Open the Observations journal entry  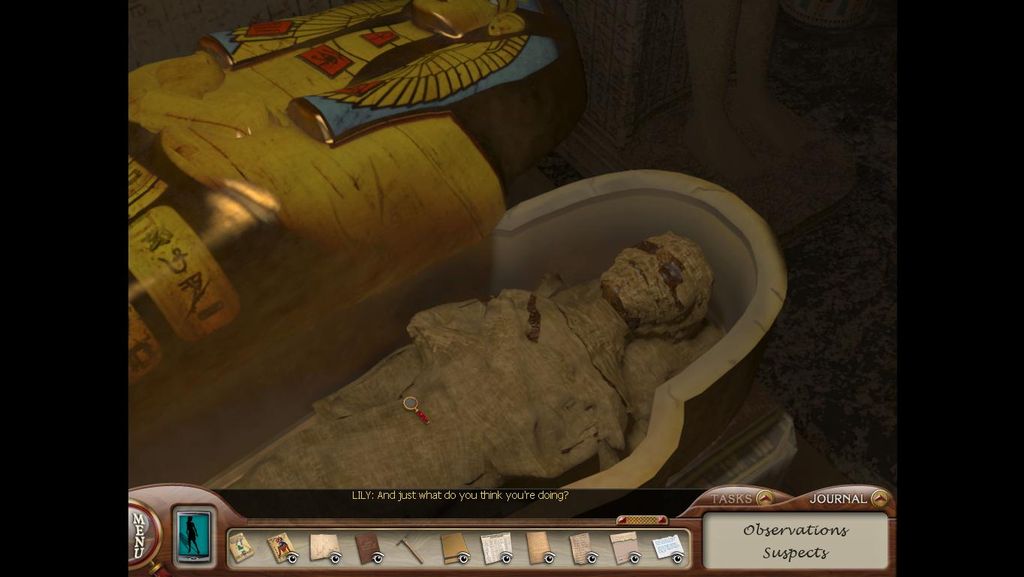click(x=795, y=530)
